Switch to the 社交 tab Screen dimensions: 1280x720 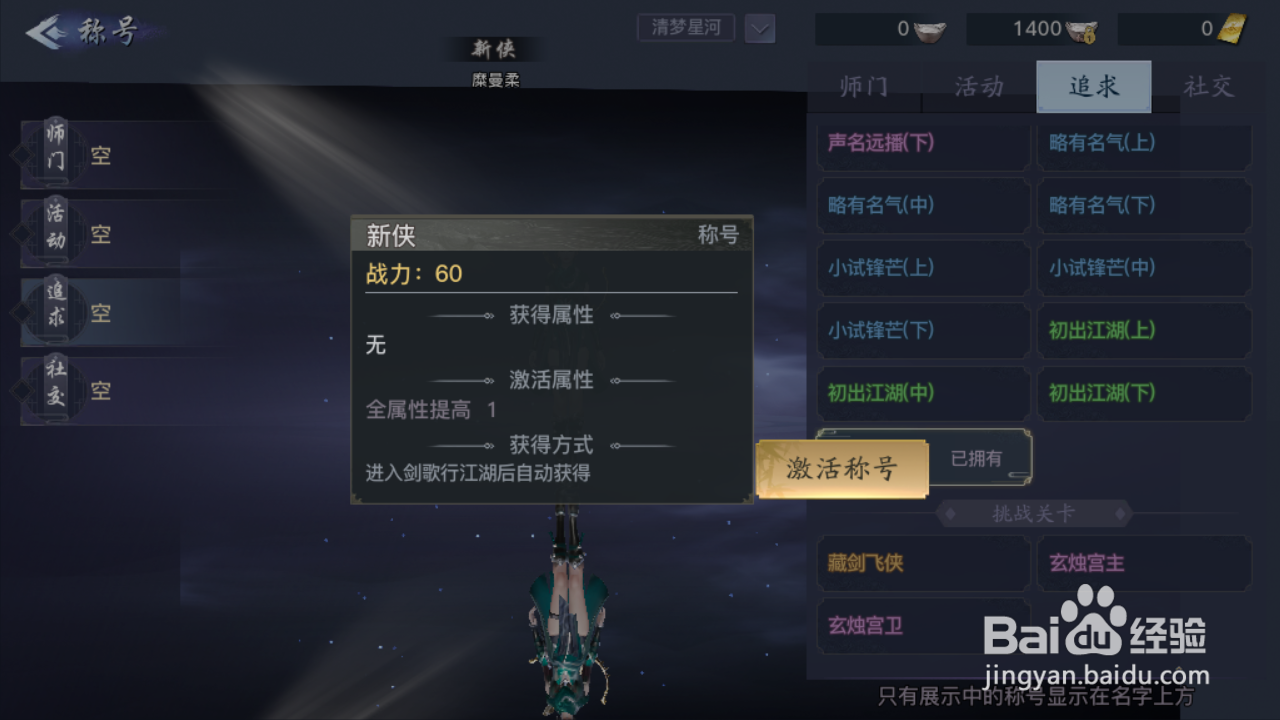(x=1208, y=87)
